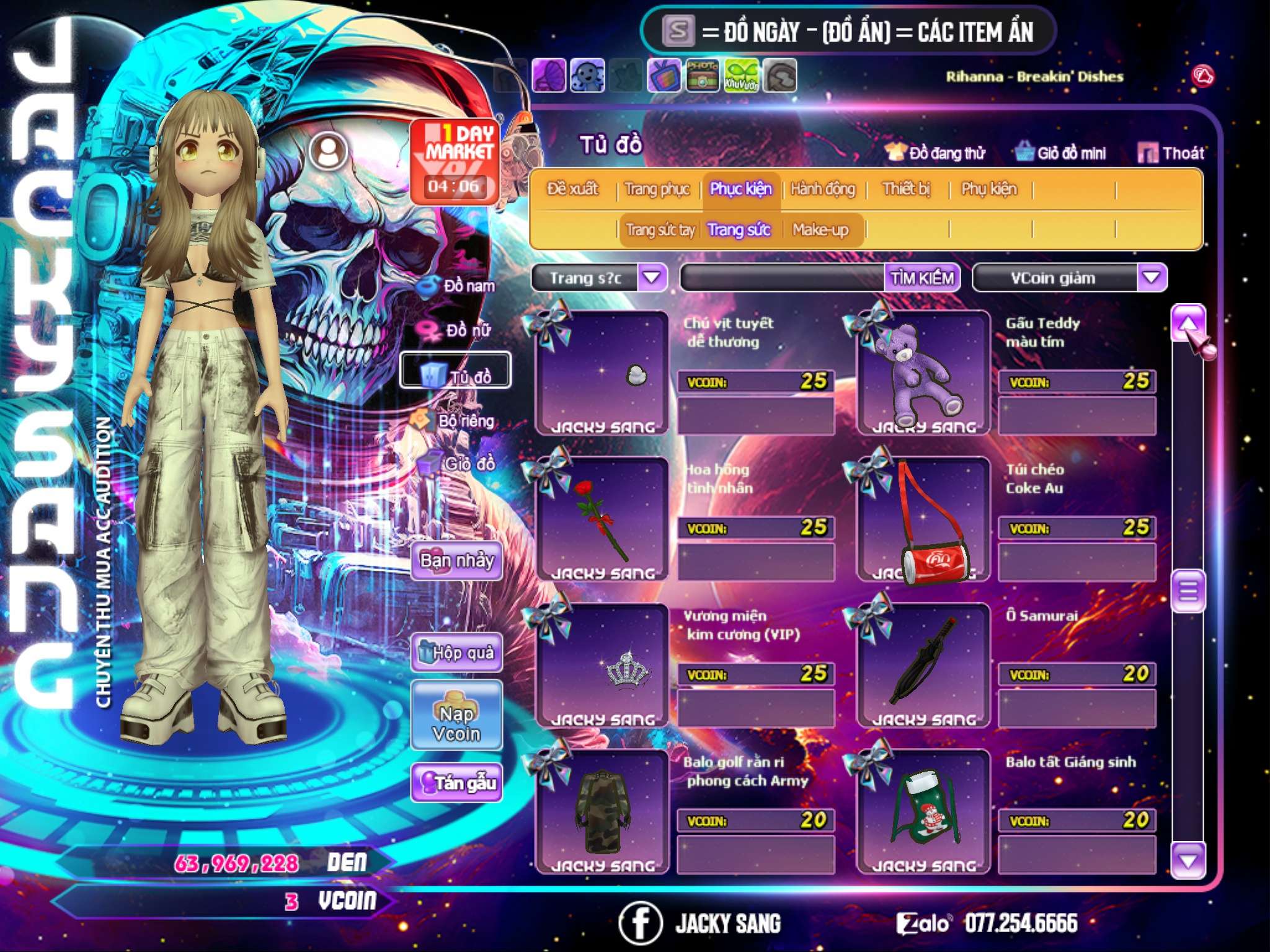1270x952 pixels.
Task: Open the VCoin giảm sort dropdown
Action: point(1151,278)
